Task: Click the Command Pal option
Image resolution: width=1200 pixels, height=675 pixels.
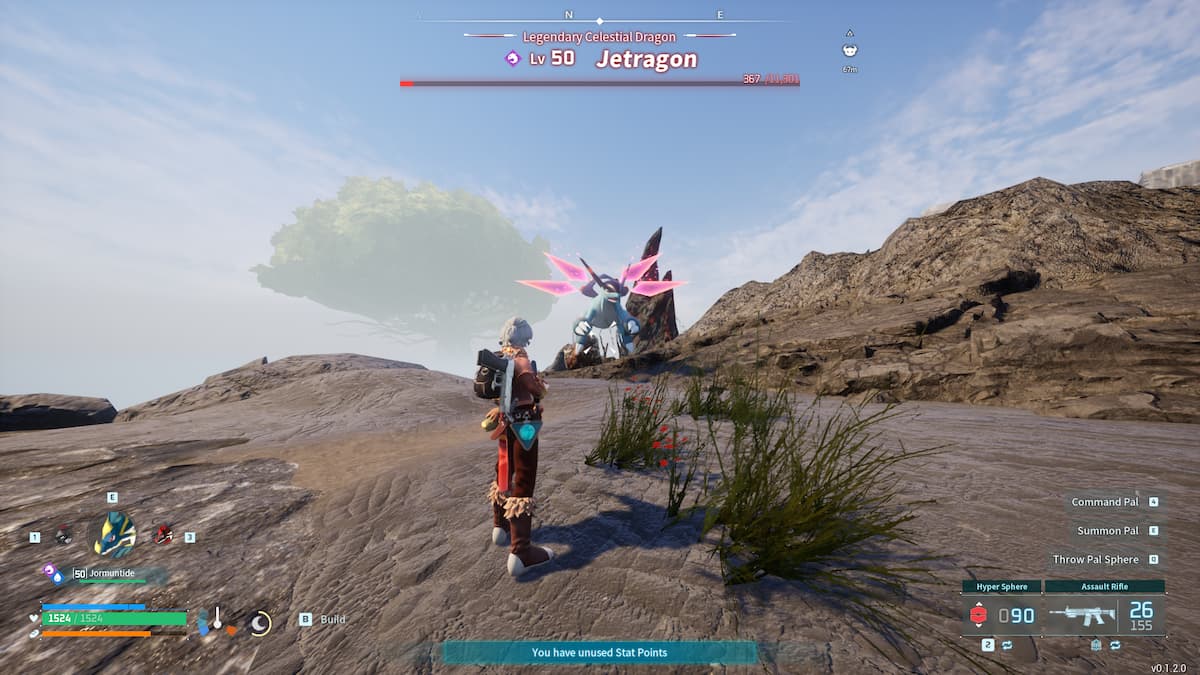Action: pos(1105,502)
